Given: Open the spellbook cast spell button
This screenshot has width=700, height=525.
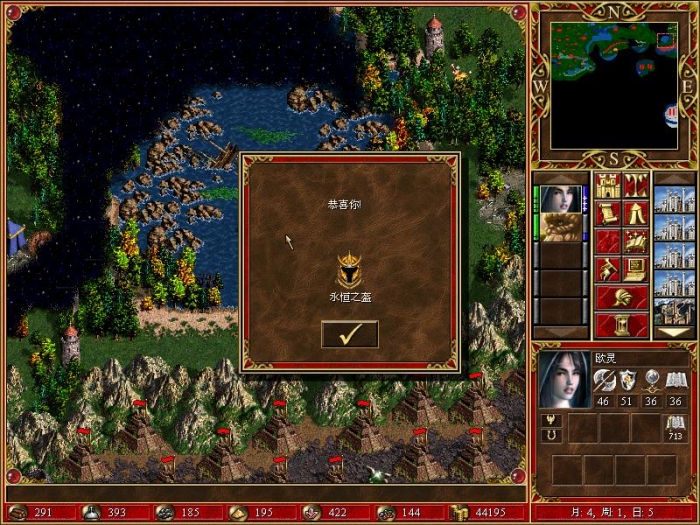Looking at the screenshot, I should point(636,240).
